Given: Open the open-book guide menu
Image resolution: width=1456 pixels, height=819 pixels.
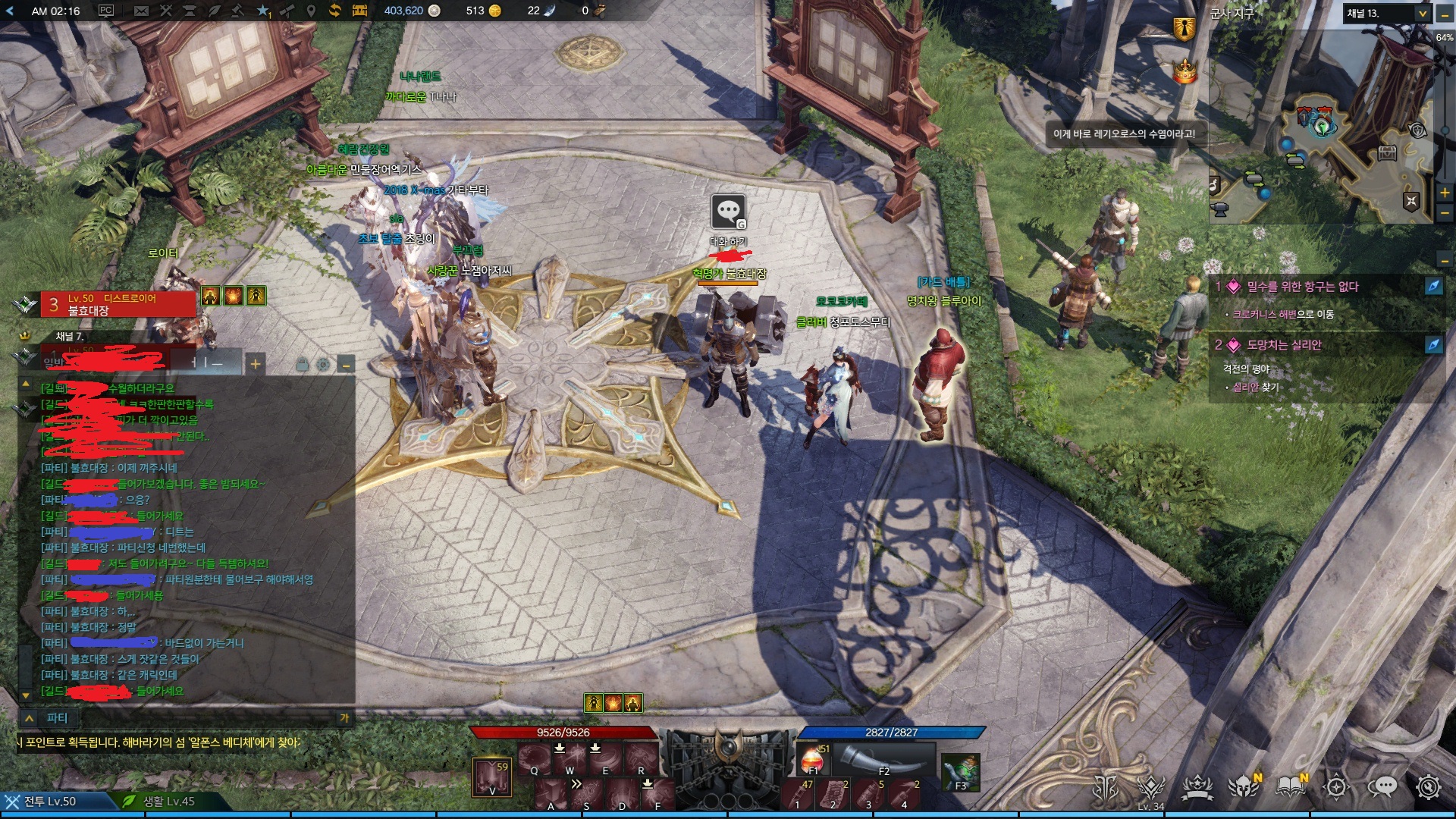Looking at the screenshot, I should (x=1290, y=787).
